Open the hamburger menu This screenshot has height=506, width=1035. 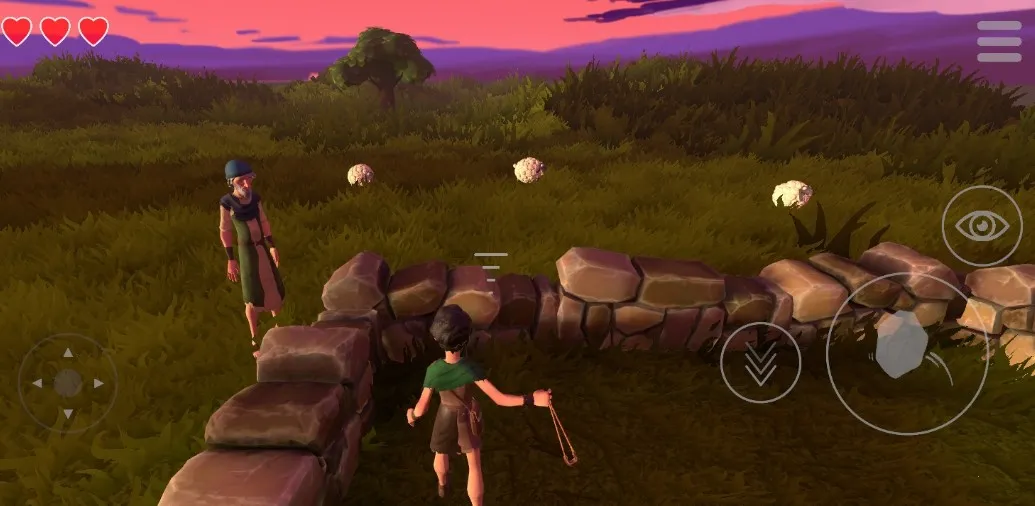point(999,42)
